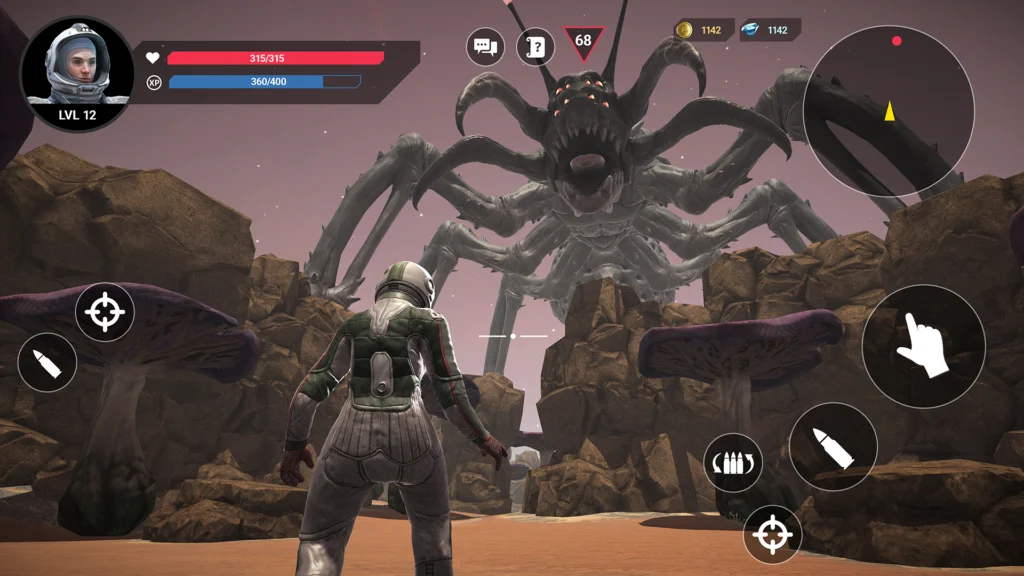Tap the small bullet button near the mushroom
Screen dimensions: 1024x576
tap(47, 362)
